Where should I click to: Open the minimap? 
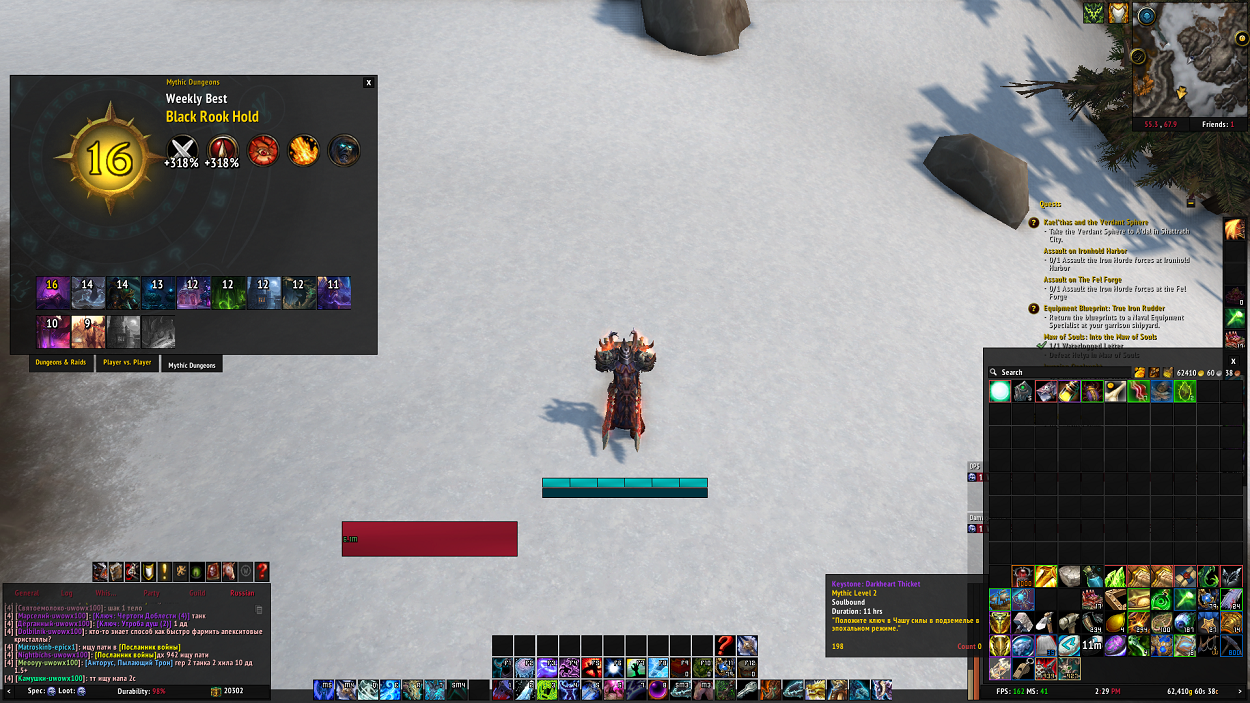pos(1189,70)
